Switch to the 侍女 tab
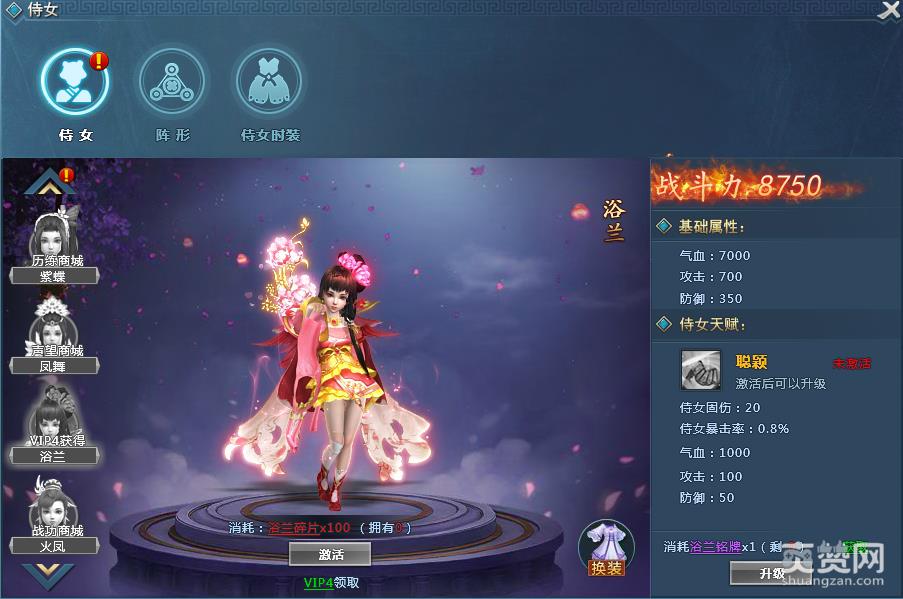The image size is (903, 599). coord(75,83)
